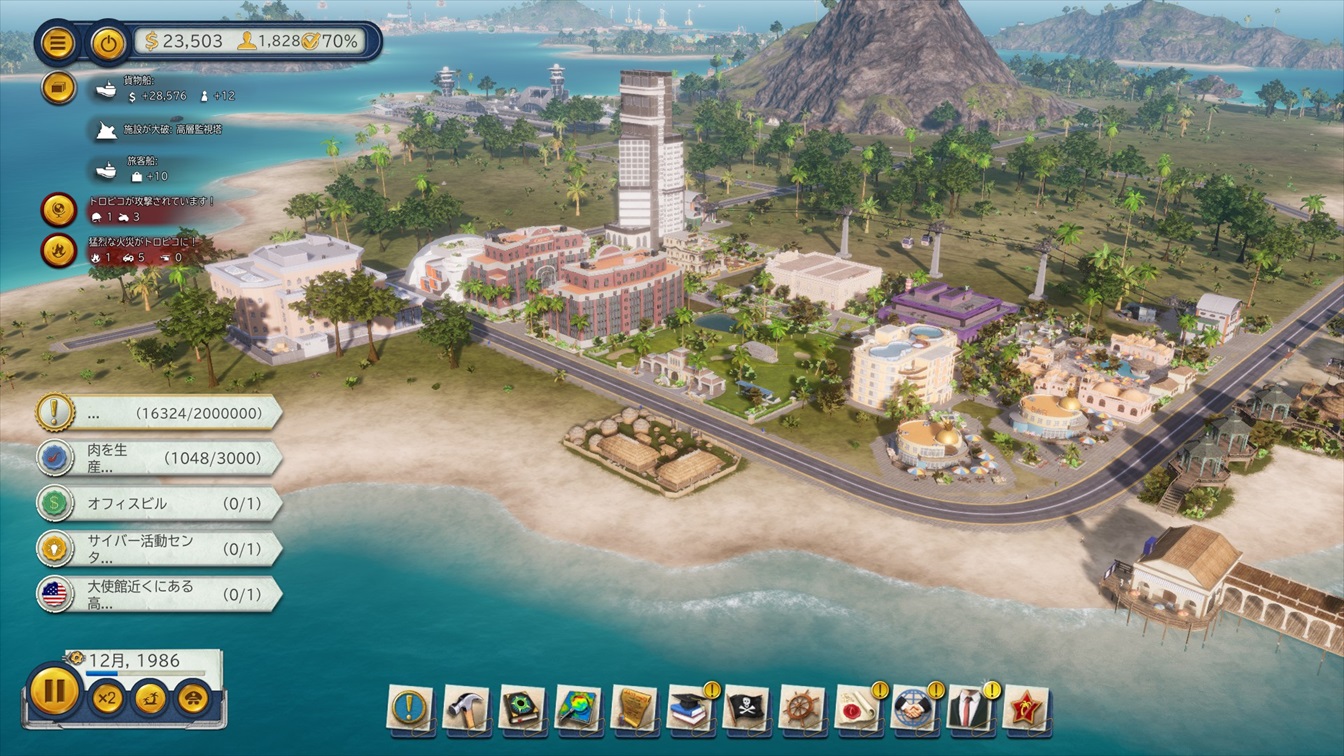Open the crate notifications button
1344x756 pixels.
tap(58, 88)
